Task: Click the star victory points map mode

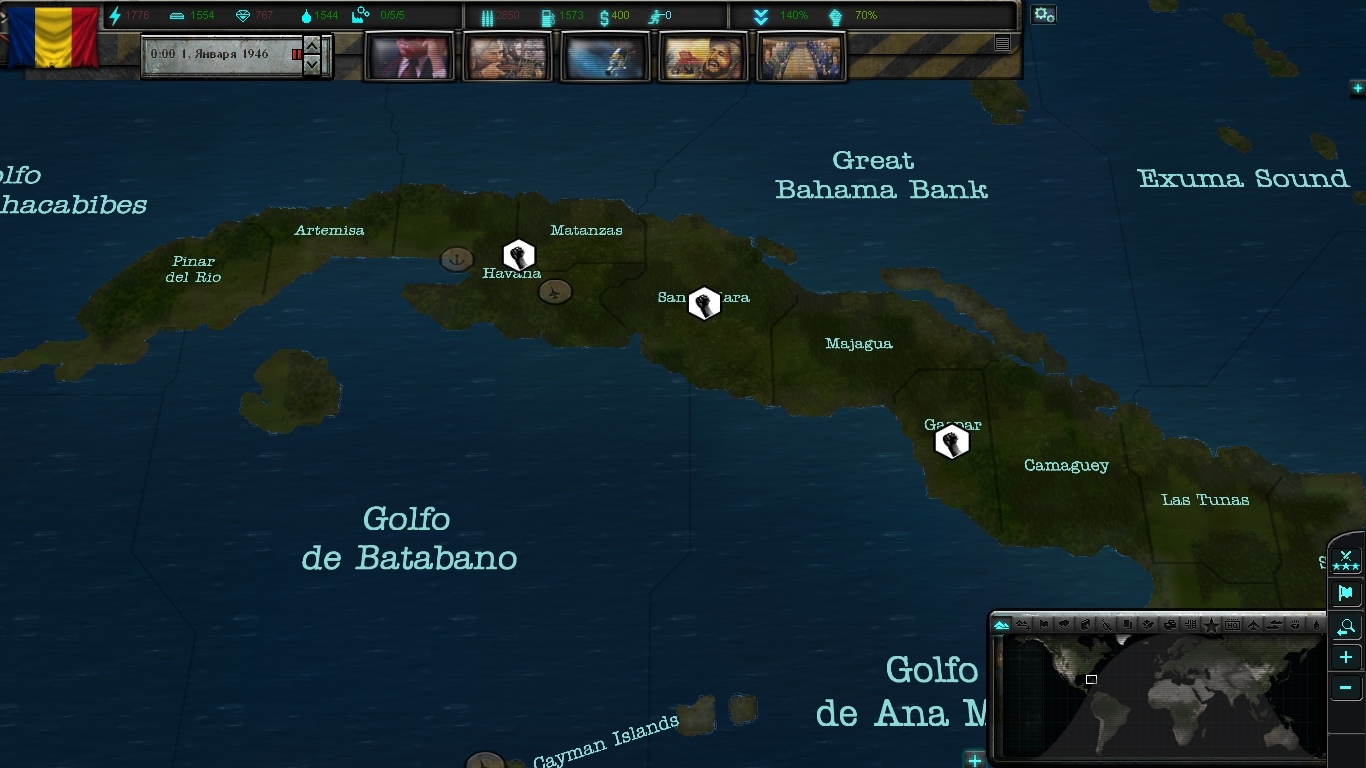Action: pyautogui.click(x=1210, y=626)
